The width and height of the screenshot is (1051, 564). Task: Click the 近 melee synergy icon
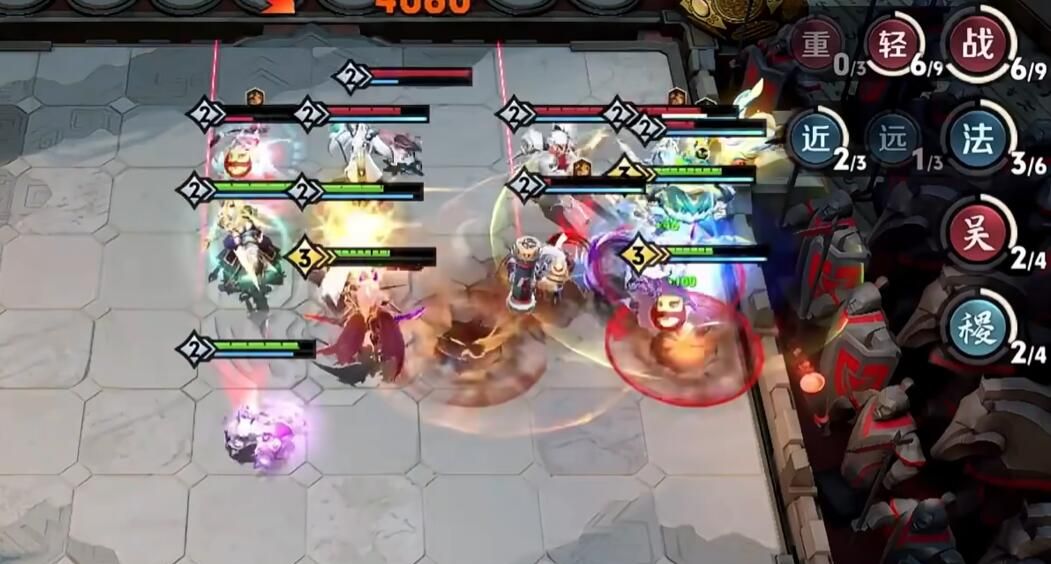(x=816, y=139)
